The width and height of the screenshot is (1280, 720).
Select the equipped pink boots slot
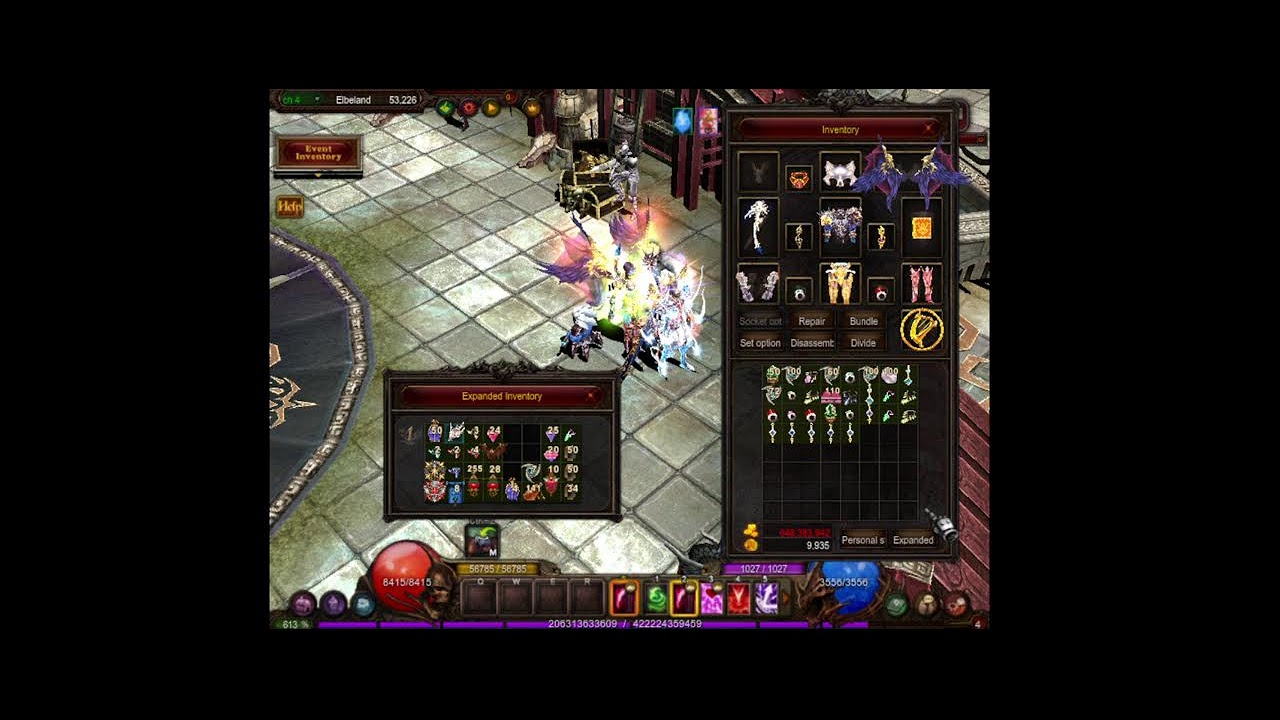point(921,283)
